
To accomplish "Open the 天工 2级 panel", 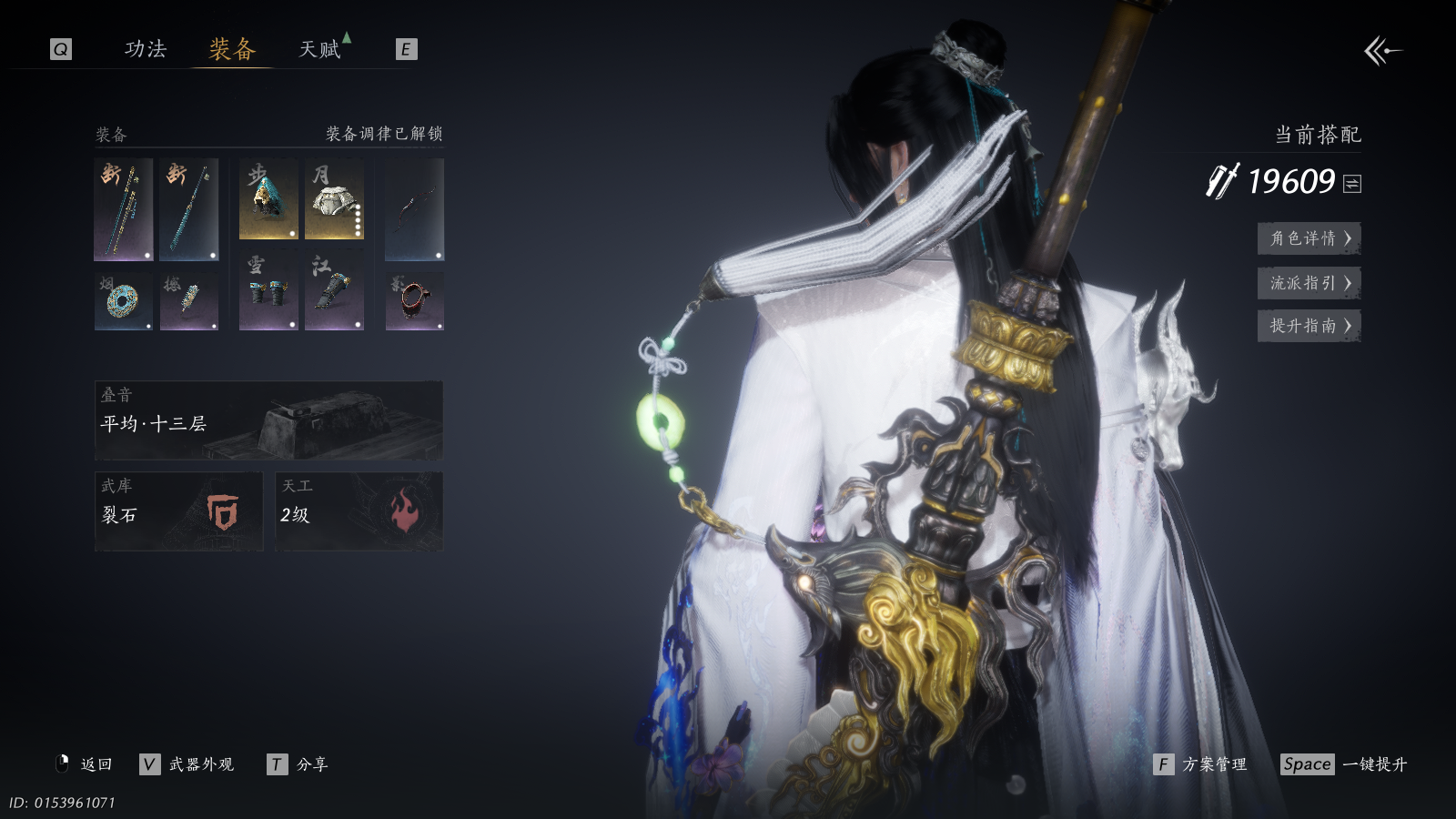I will [359, 511].
